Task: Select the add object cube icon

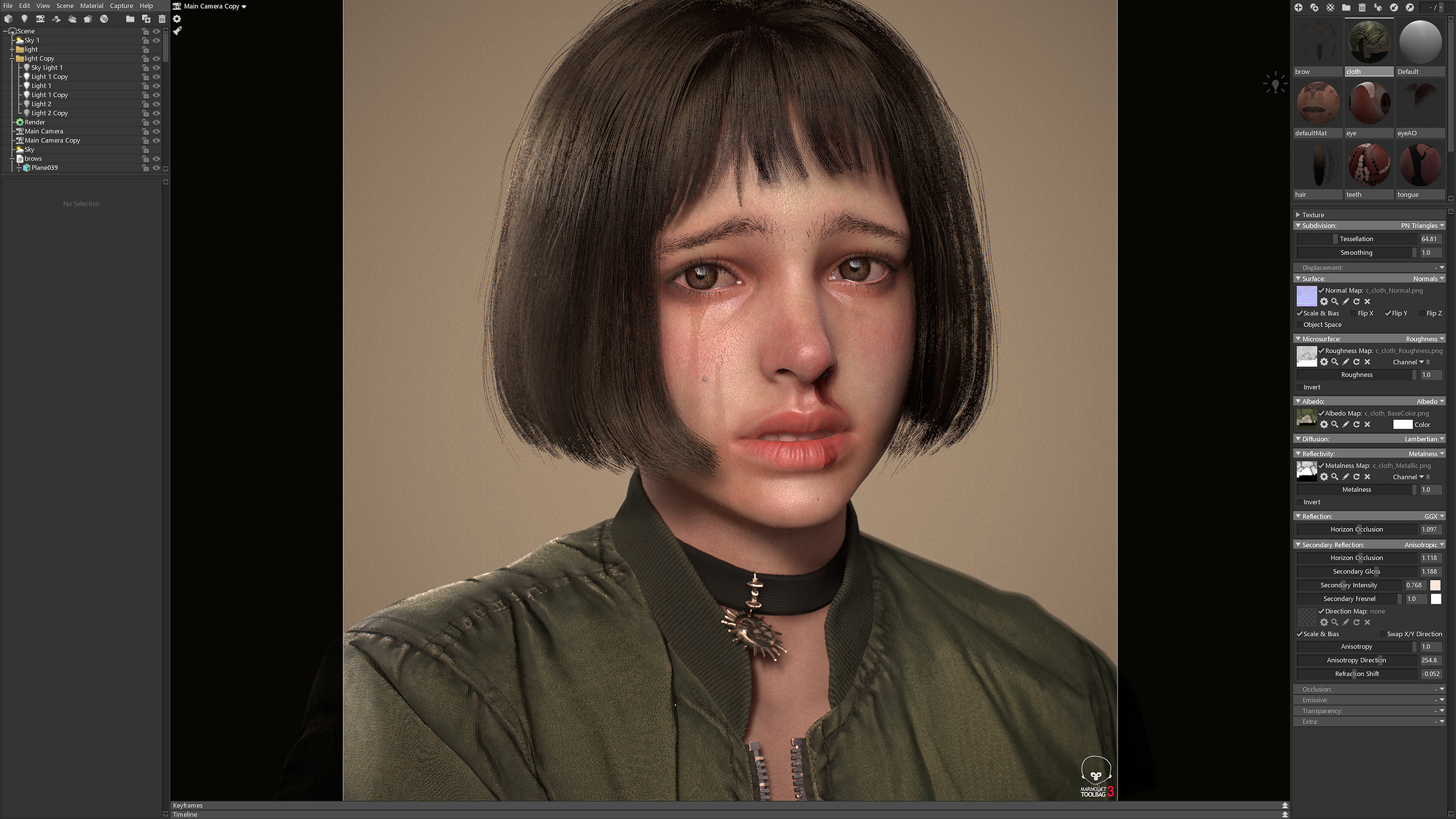Action: (8, 19)
